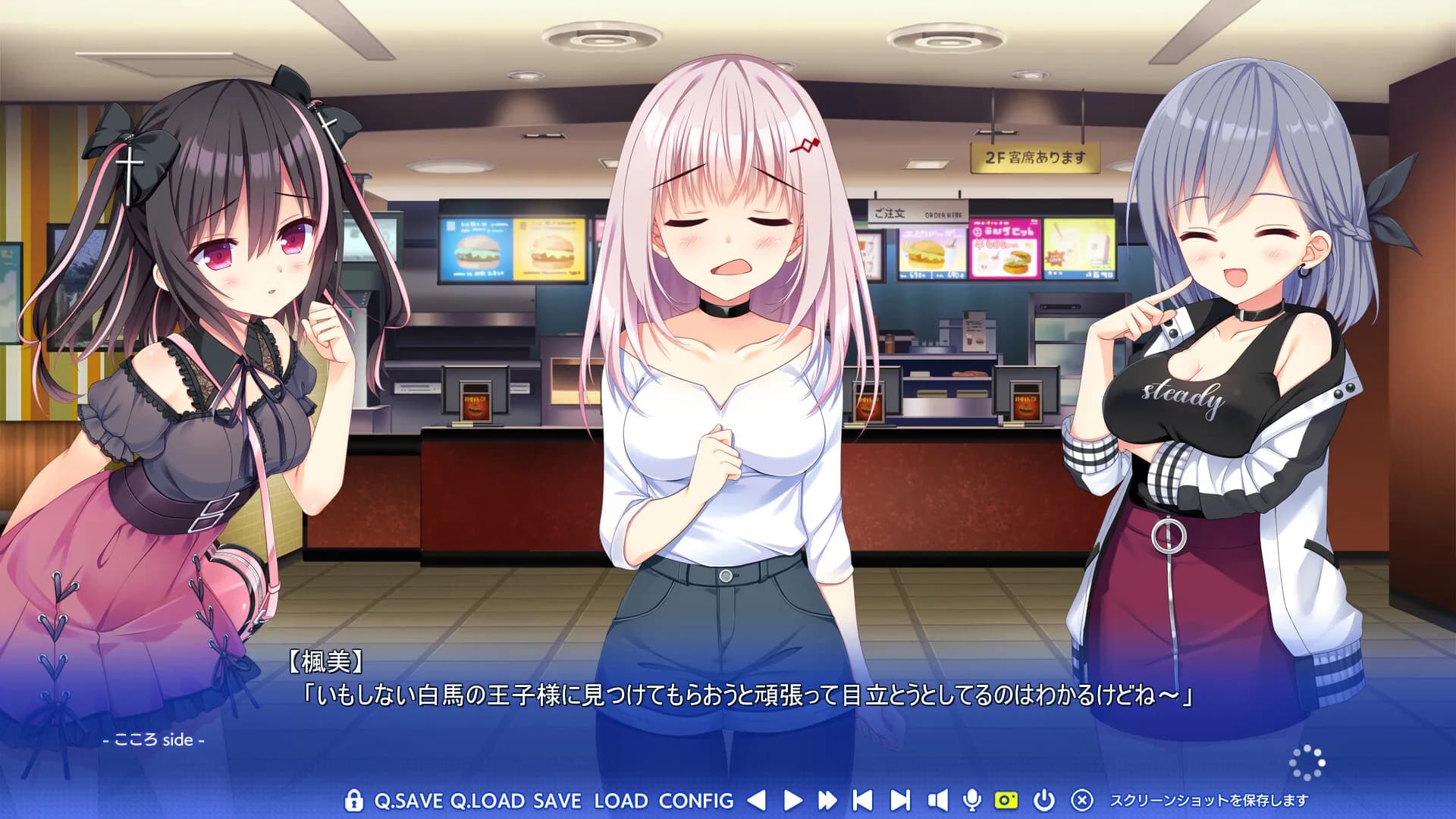Image resolution: width=1456 pixels, height=819 pixels.
Task: Open the LOAD screen
Action: (x=618, y=800)
